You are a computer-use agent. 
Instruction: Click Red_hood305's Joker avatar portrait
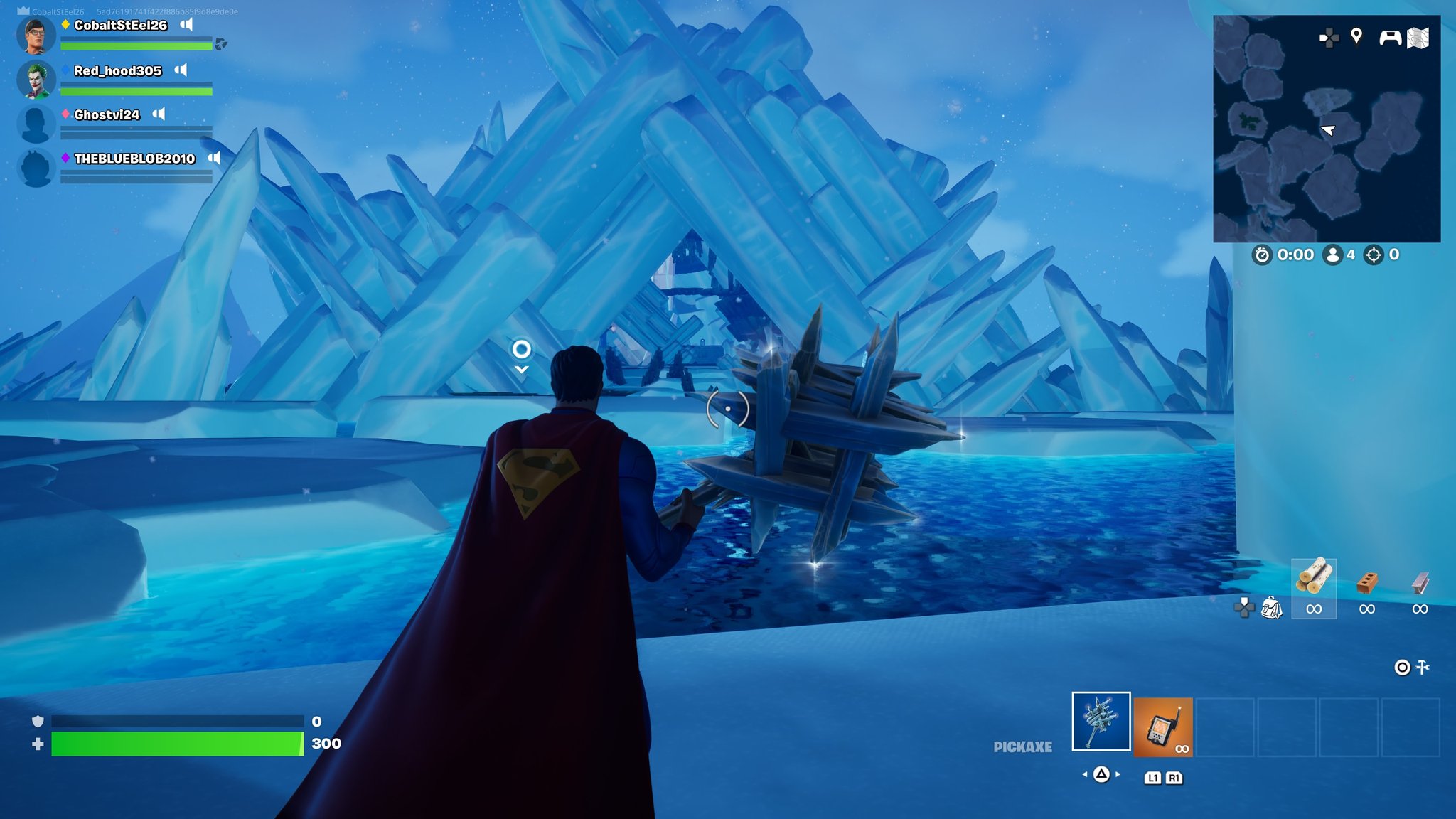(x=36, y=80)
